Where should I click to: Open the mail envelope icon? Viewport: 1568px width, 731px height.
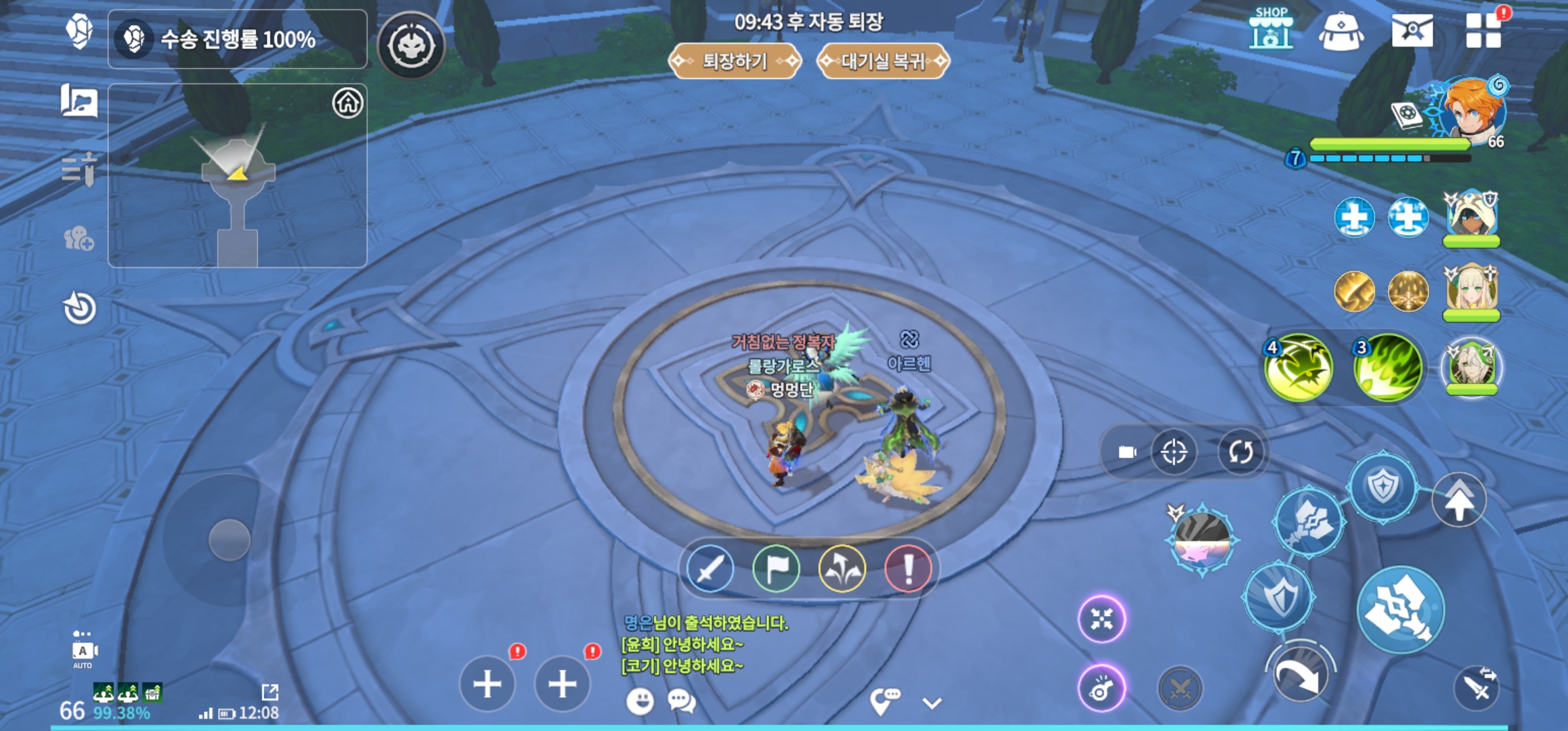[1412, 30]
